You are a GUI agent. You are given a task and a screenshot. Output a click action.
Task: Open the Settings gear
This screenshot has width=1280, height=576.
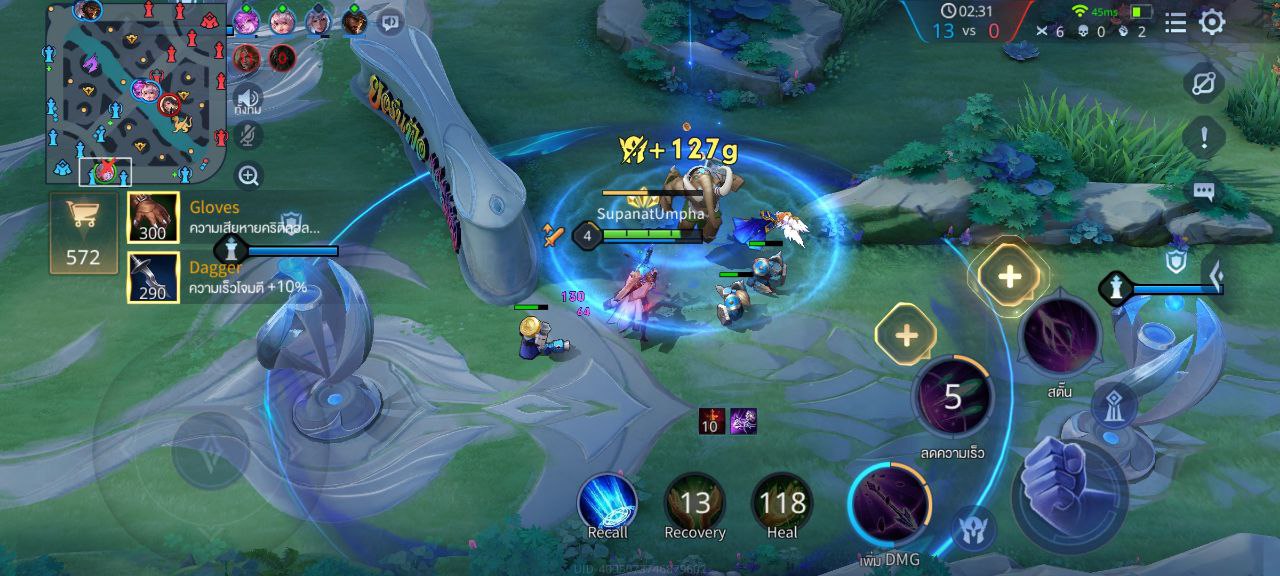1212,22
